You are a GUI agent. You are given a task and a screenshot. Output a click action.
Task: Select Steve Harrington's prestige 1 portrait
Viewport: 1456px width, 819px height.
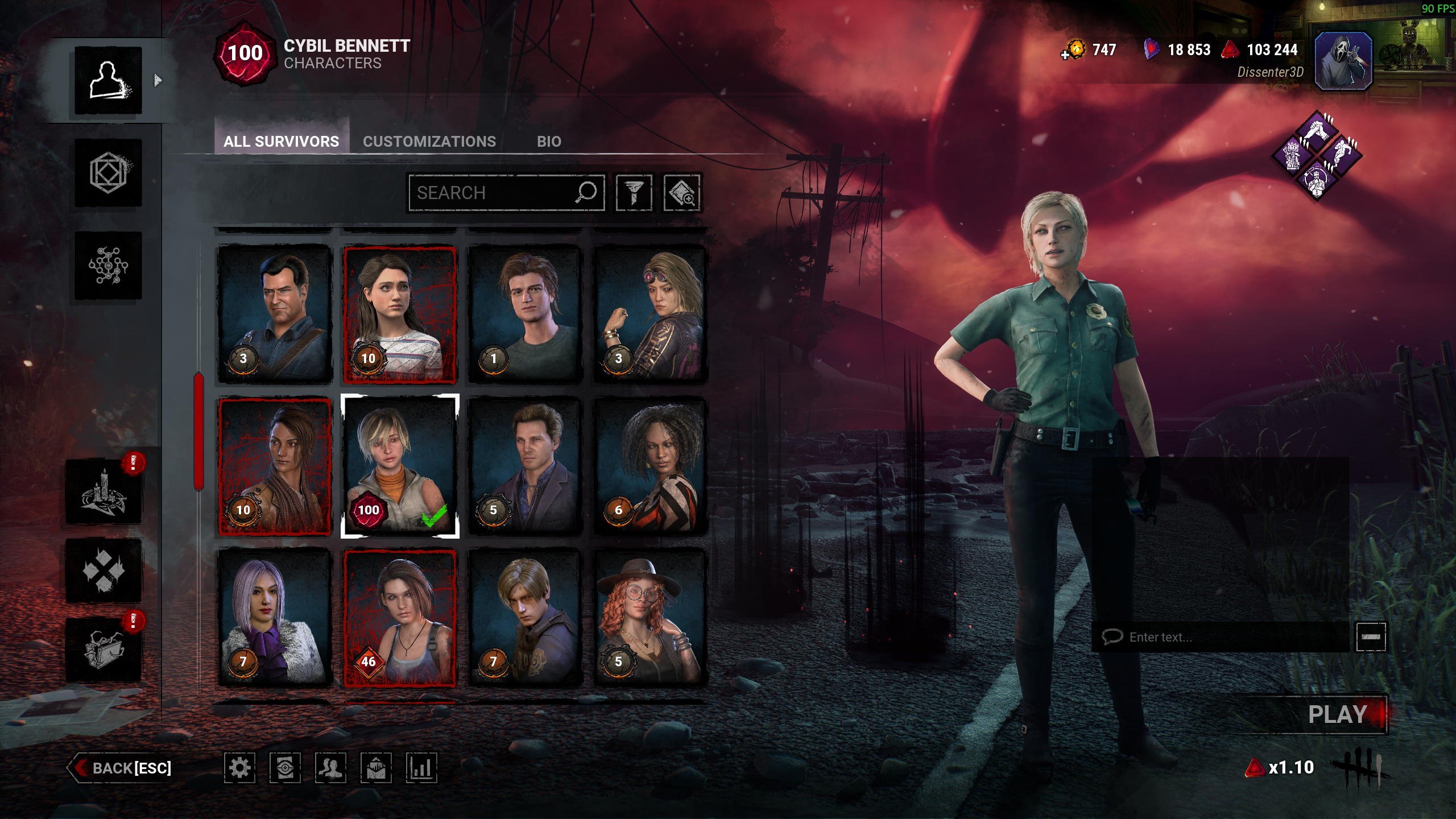[x=525, y=315]
